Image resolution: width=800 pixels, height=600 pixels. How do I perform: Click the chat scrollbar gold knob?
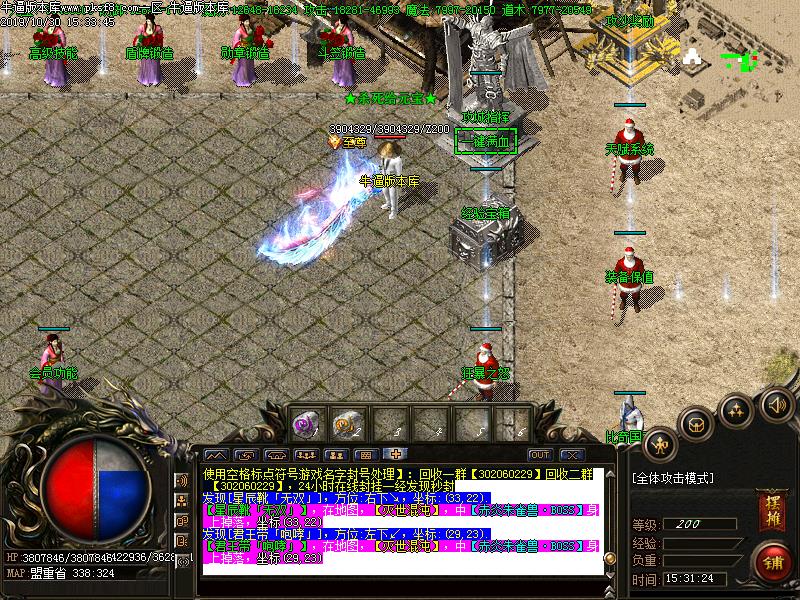(609, 558)
